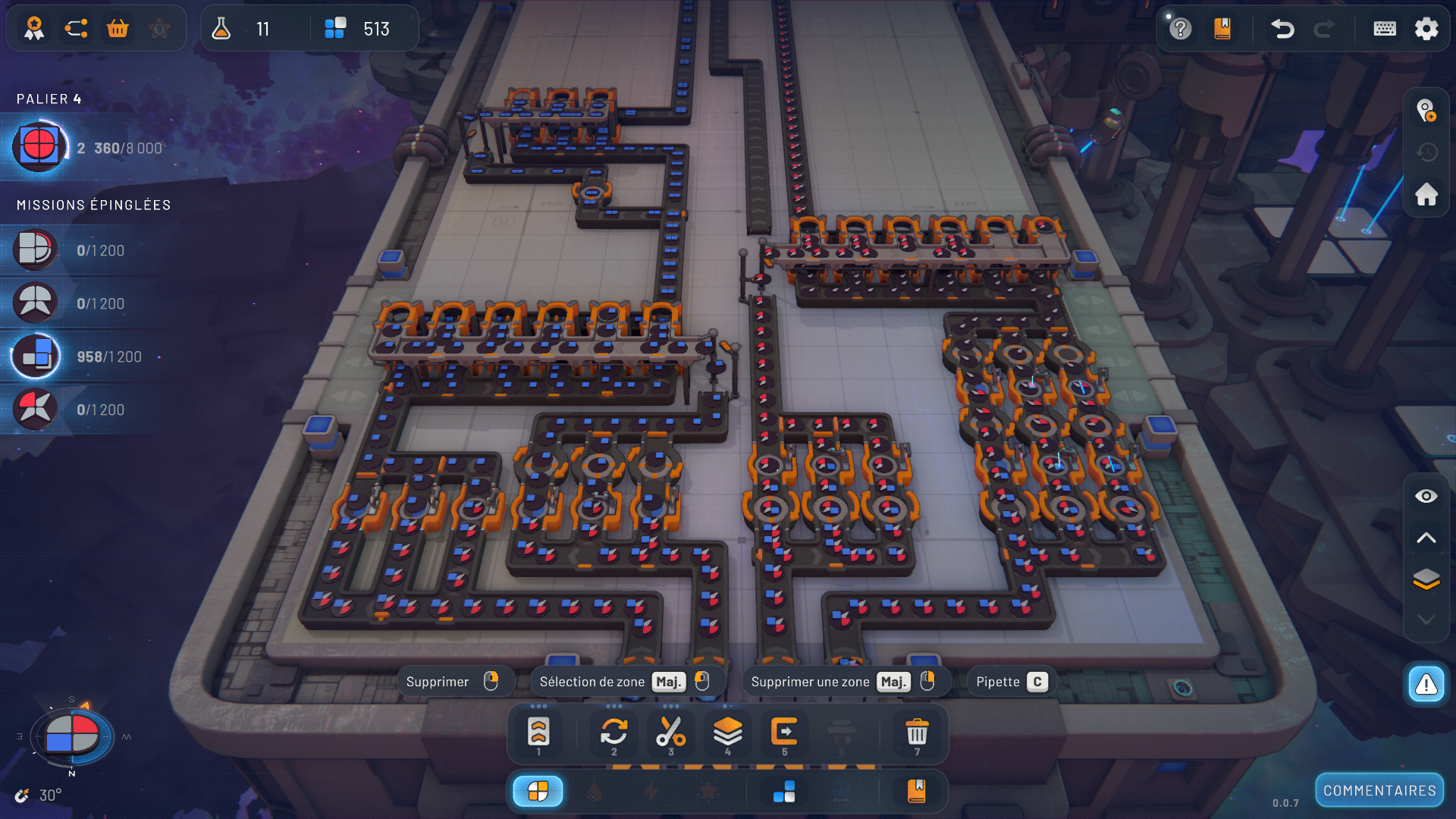This screenshot has height=819, width=1456.
Task: Click the stacked layers icon on right
Action: 1426,579
